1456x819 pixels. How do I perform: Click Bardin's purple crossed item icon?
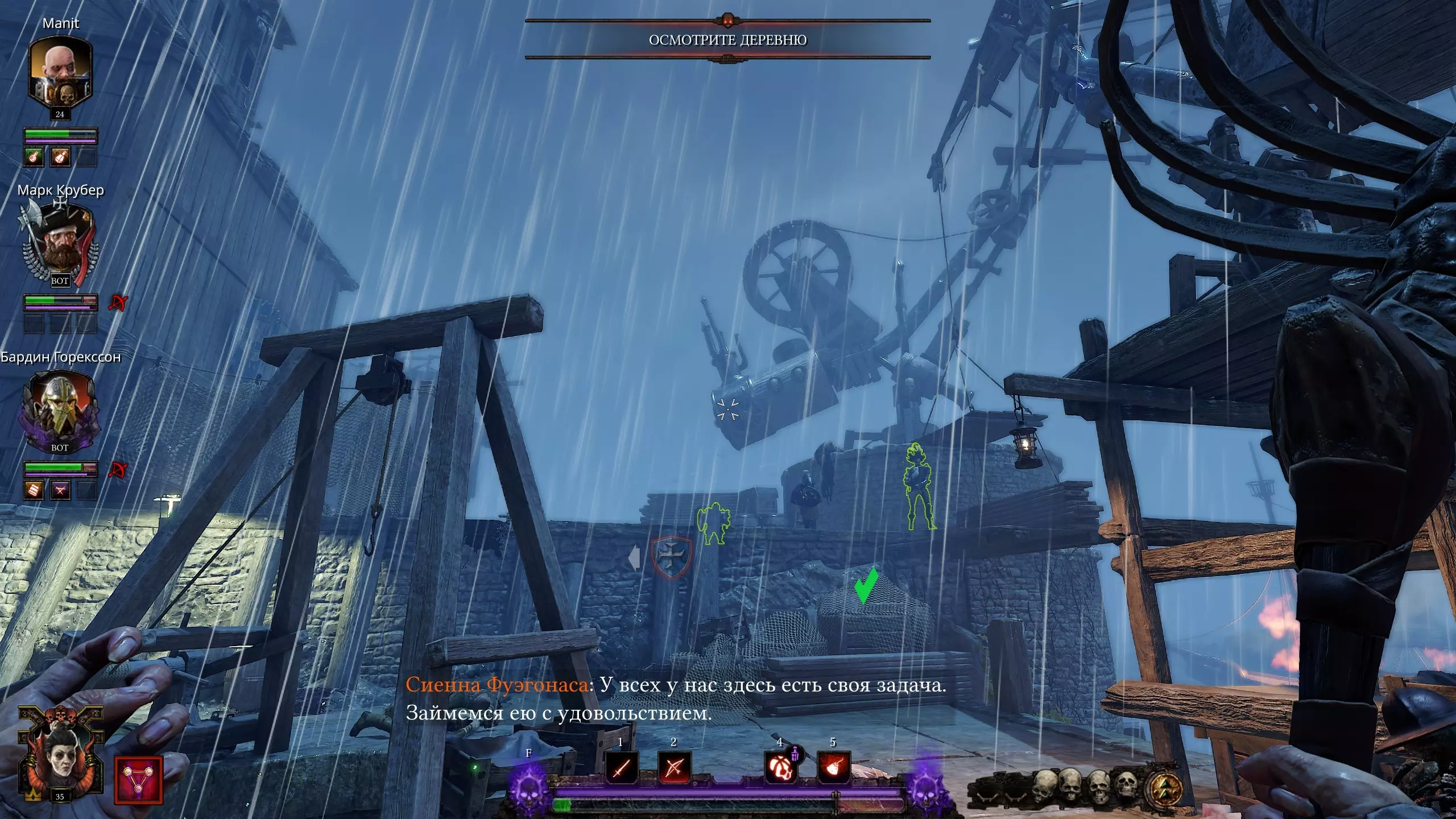[x=60, y=490]
